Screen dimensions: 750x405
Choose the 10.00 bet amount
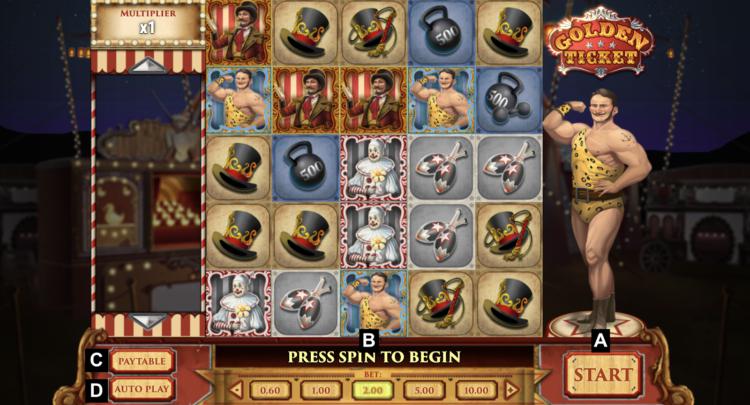[475, 390]
